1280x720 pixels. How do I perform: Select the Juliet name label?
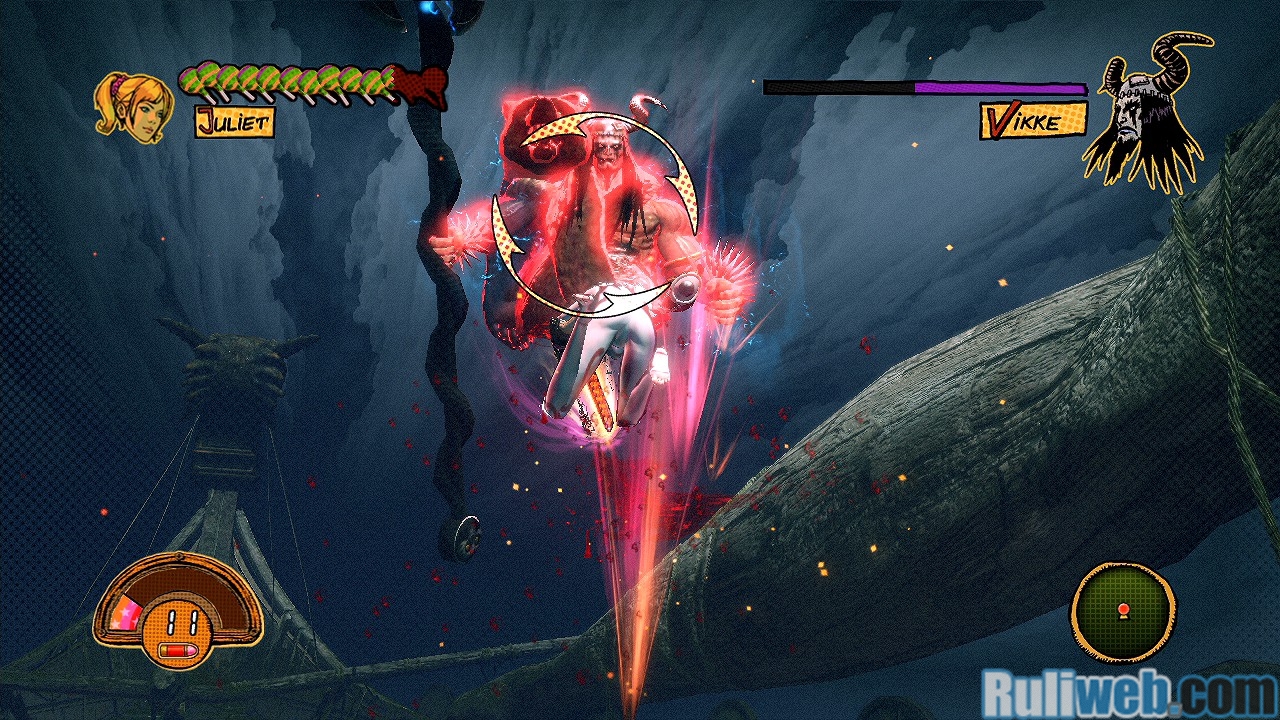point(234,121)
